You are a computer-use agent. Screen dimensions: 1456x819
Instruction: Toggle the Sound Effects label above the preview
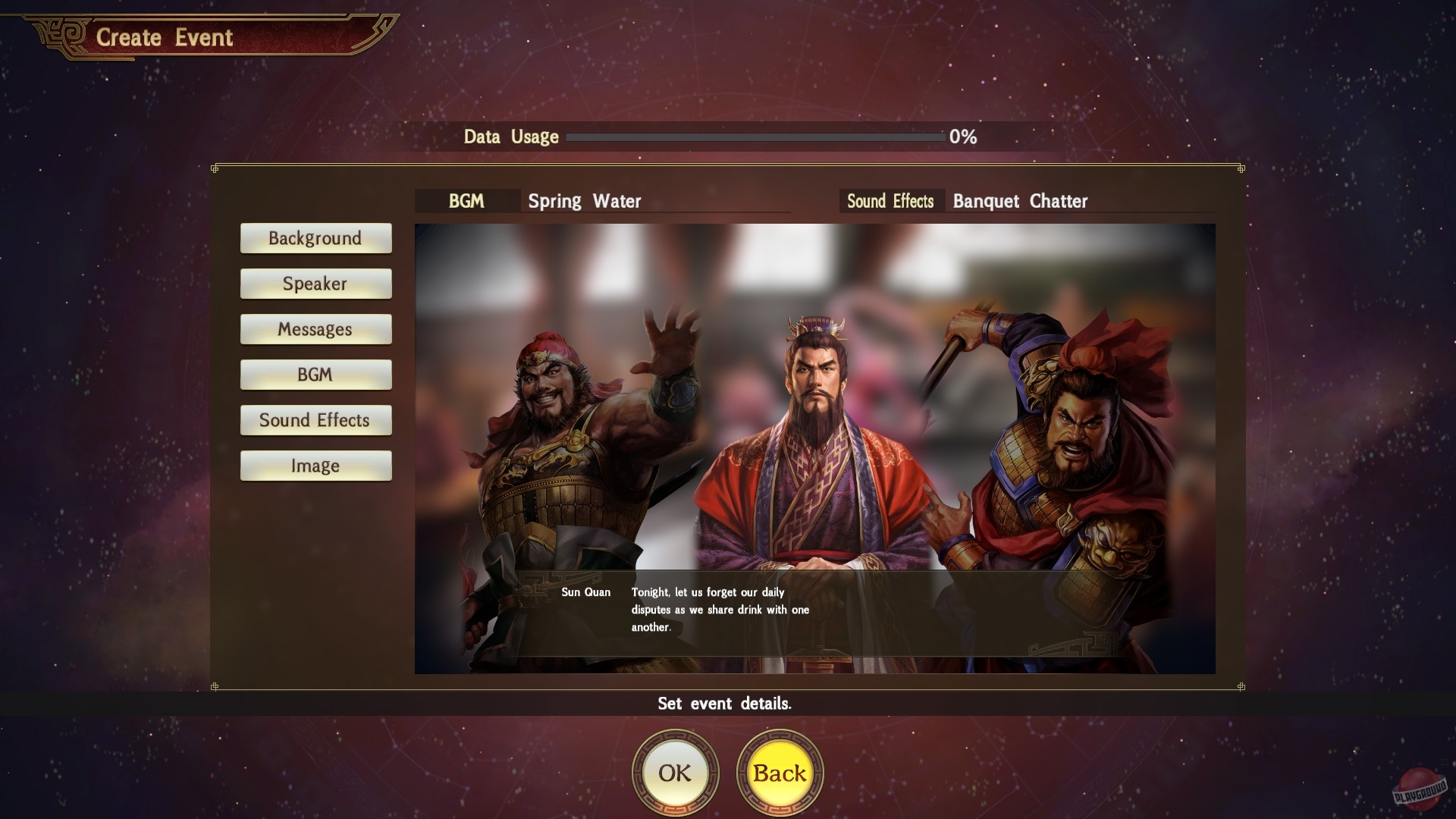891,201
